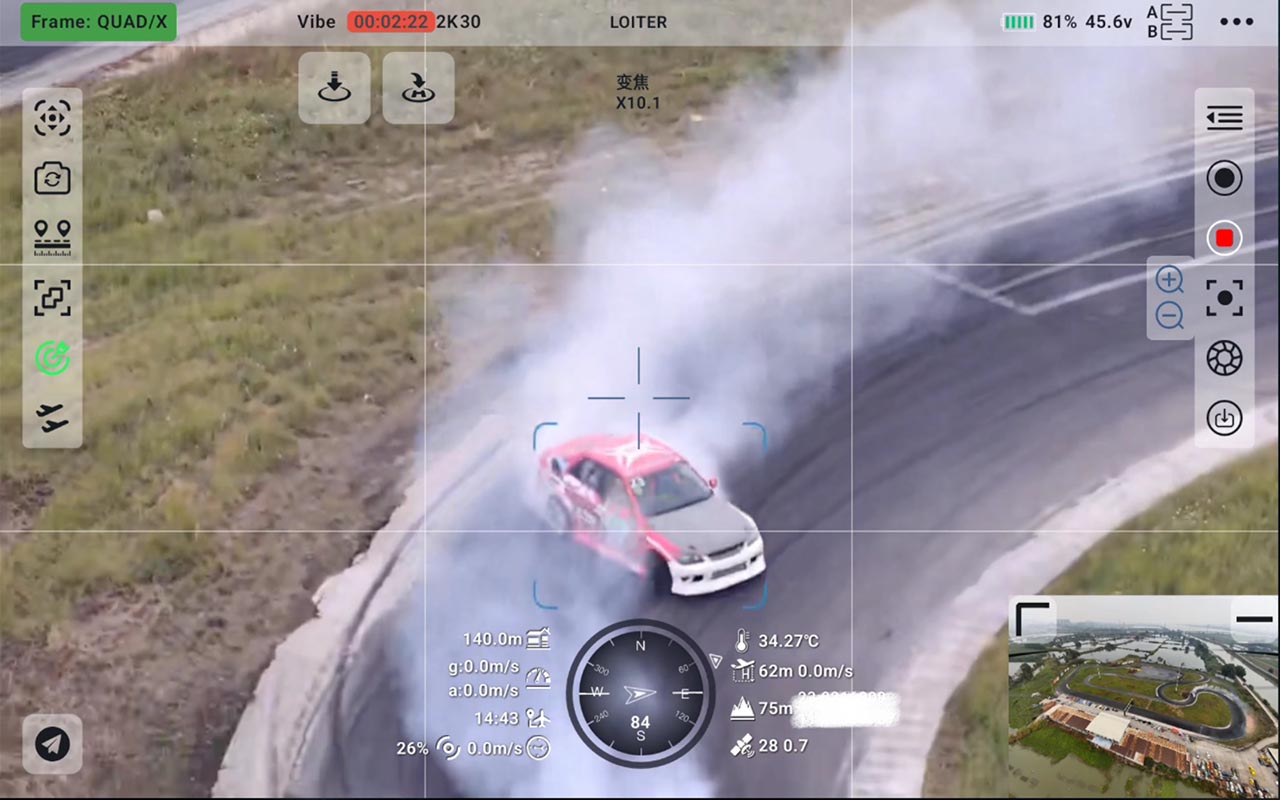The image size is (1280, 800).
Task: Open the Frame: QUAD/X status button
Action: 98,22
